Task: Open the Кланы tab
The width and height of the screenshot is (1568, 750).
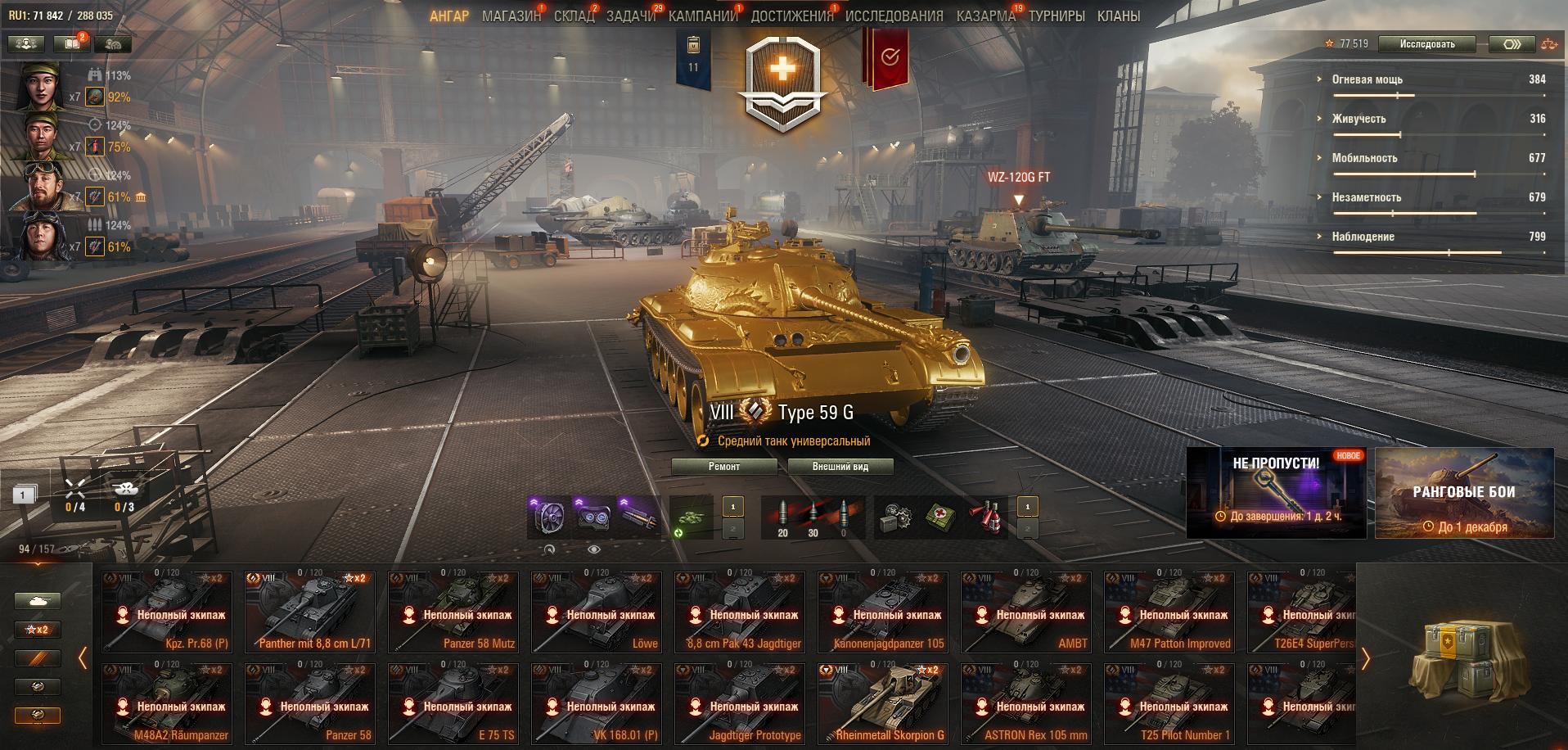Action: [x=1118, y=16]
